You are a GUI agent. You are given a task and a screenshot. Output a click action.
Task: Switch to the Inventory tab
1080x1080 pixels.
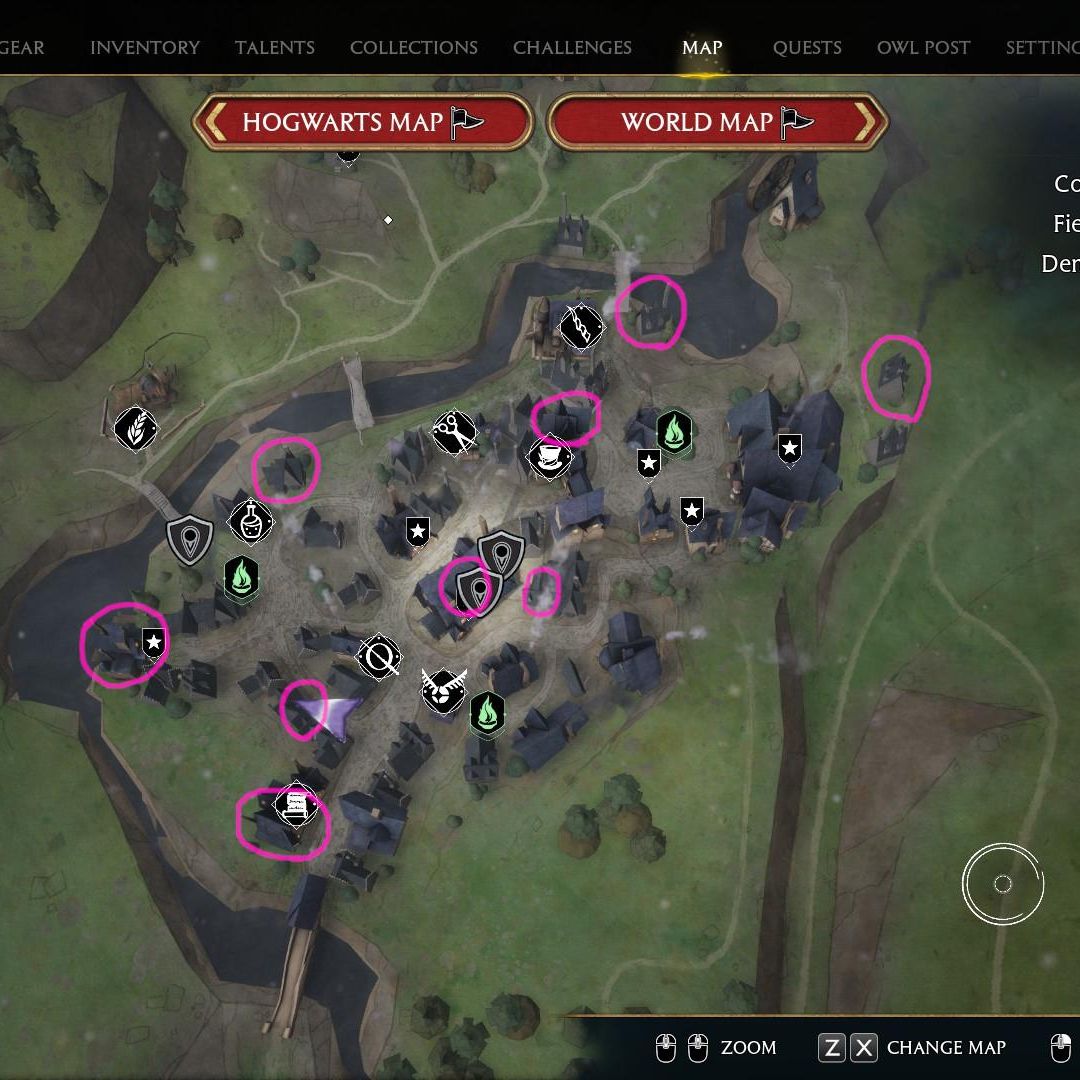click(x=145, y=47)
